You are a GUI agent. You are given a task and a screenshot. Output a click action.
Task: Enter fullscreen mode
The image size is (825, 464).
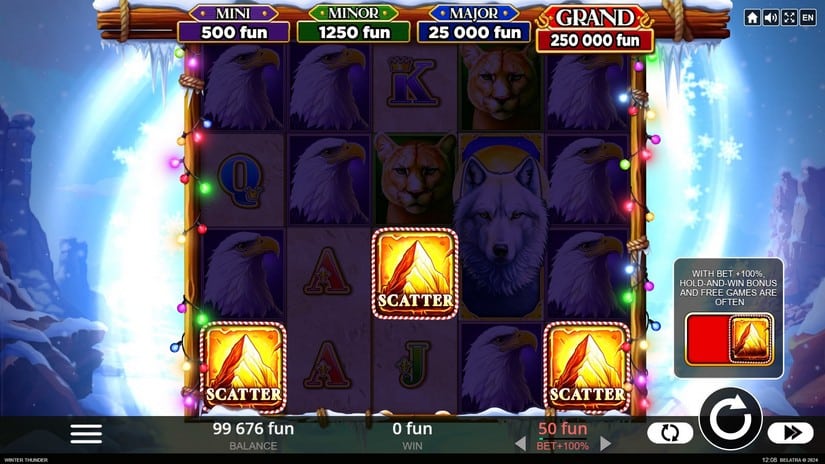(x=788, y=18)
